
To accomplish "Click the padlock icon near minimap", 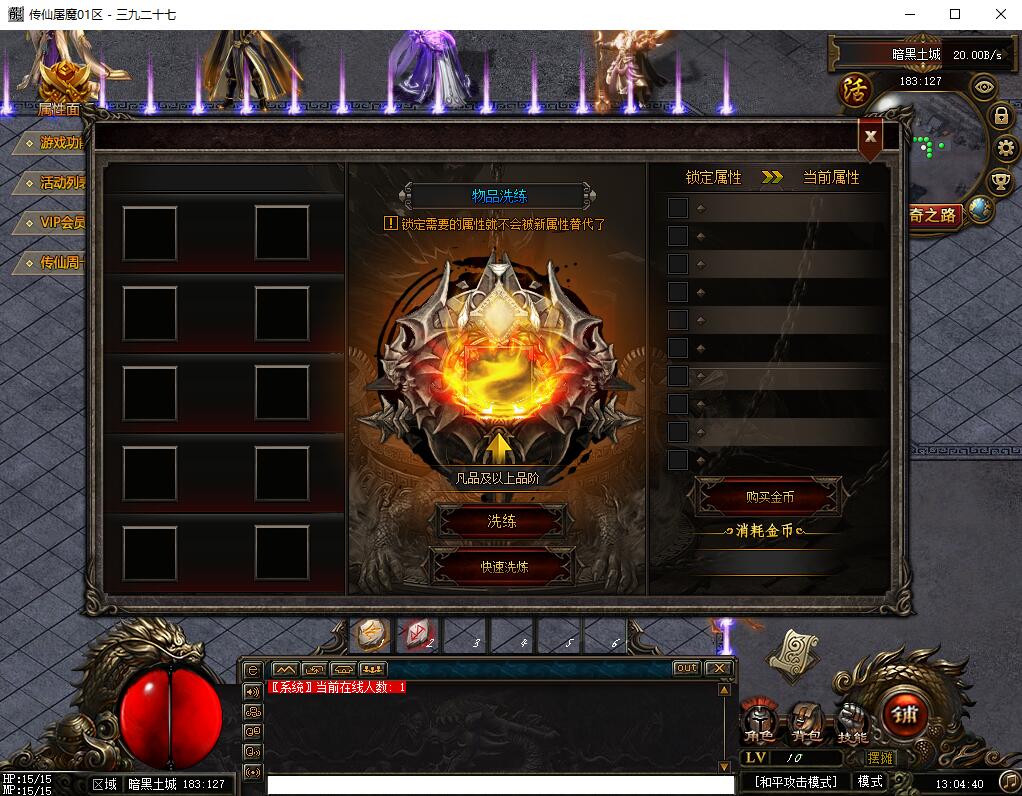I will tap(1000, 116).
